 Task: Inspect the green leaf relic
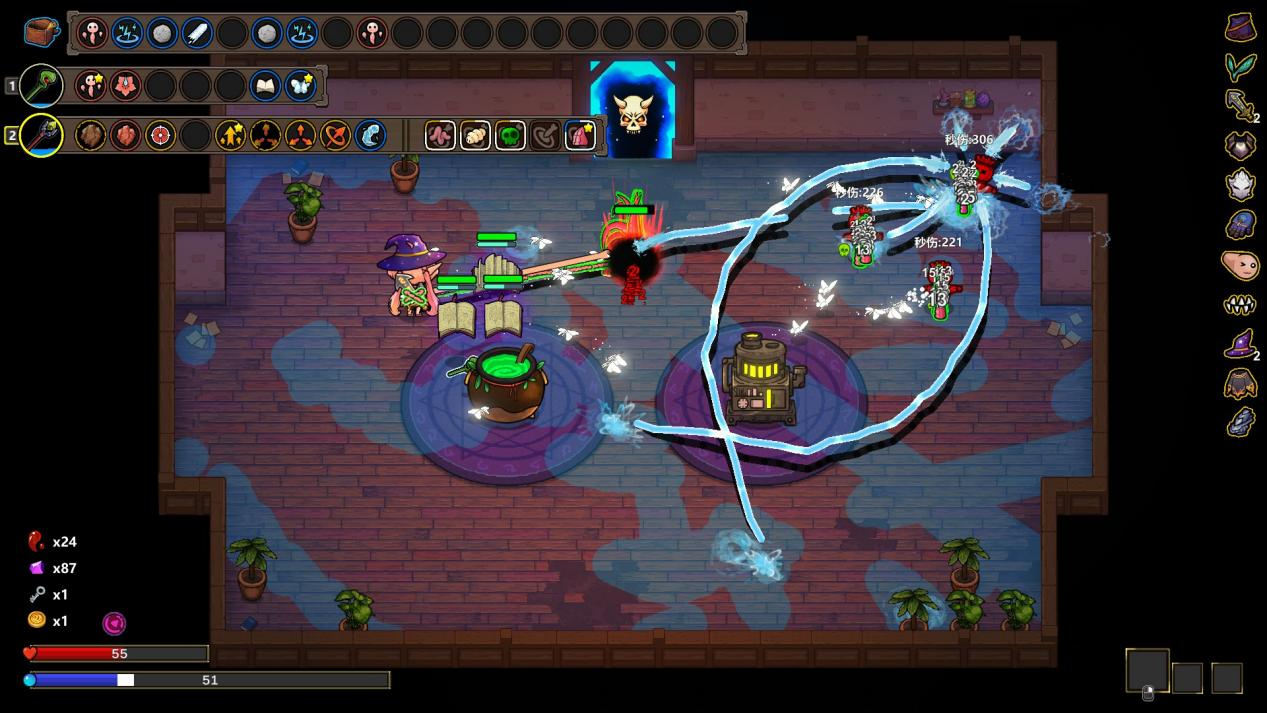(x=1240, y=67)
